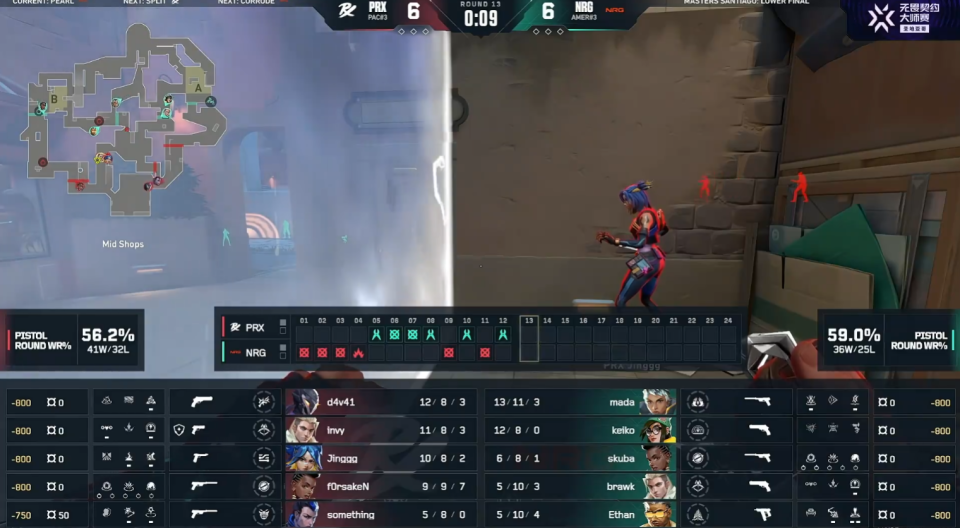Select the player named something
The height and width of the screenshot is (528, 960).
pyautogui.click(x=380, y=514)
